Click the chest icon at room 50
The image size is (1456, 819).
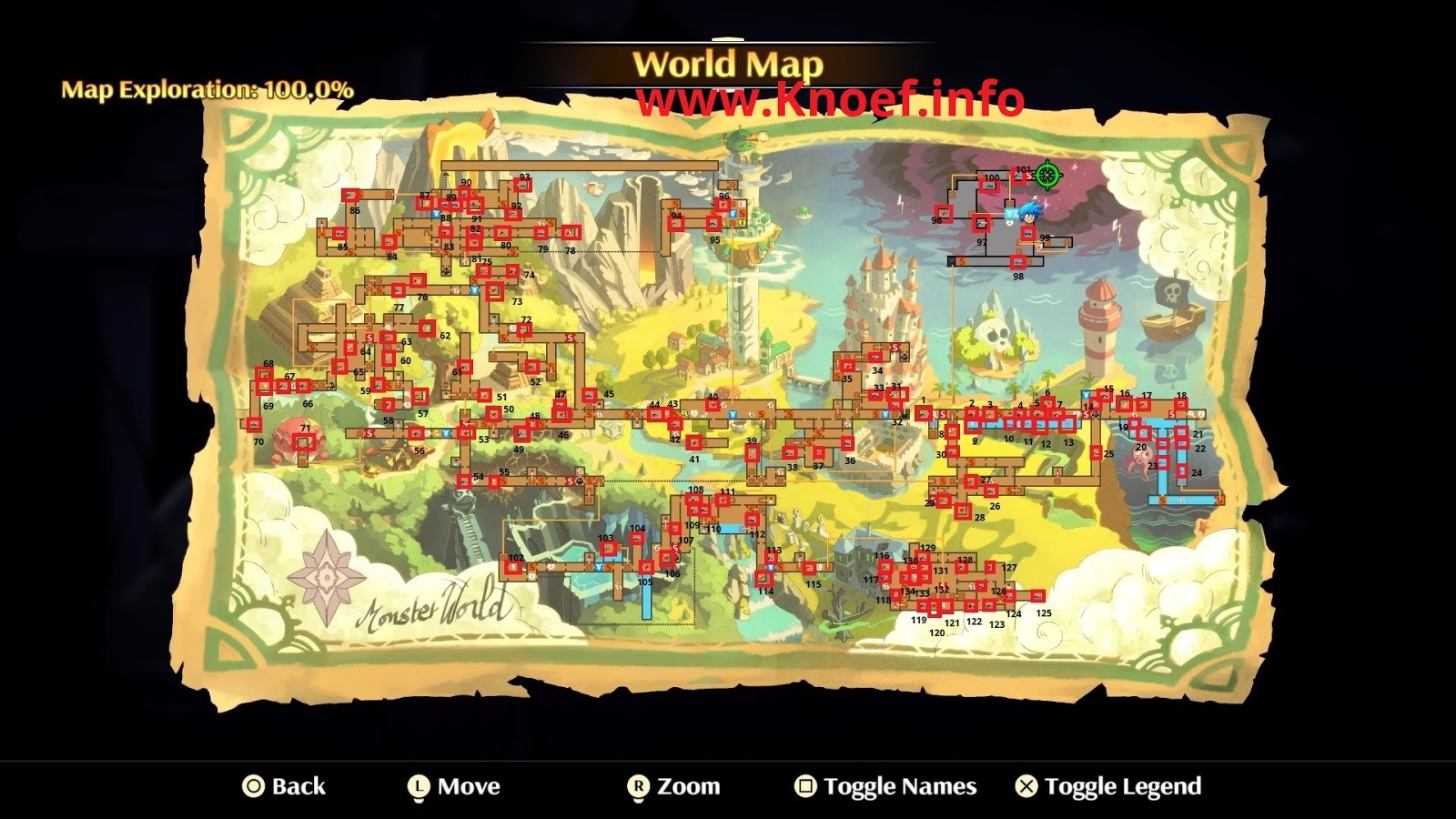pos(494,414)
